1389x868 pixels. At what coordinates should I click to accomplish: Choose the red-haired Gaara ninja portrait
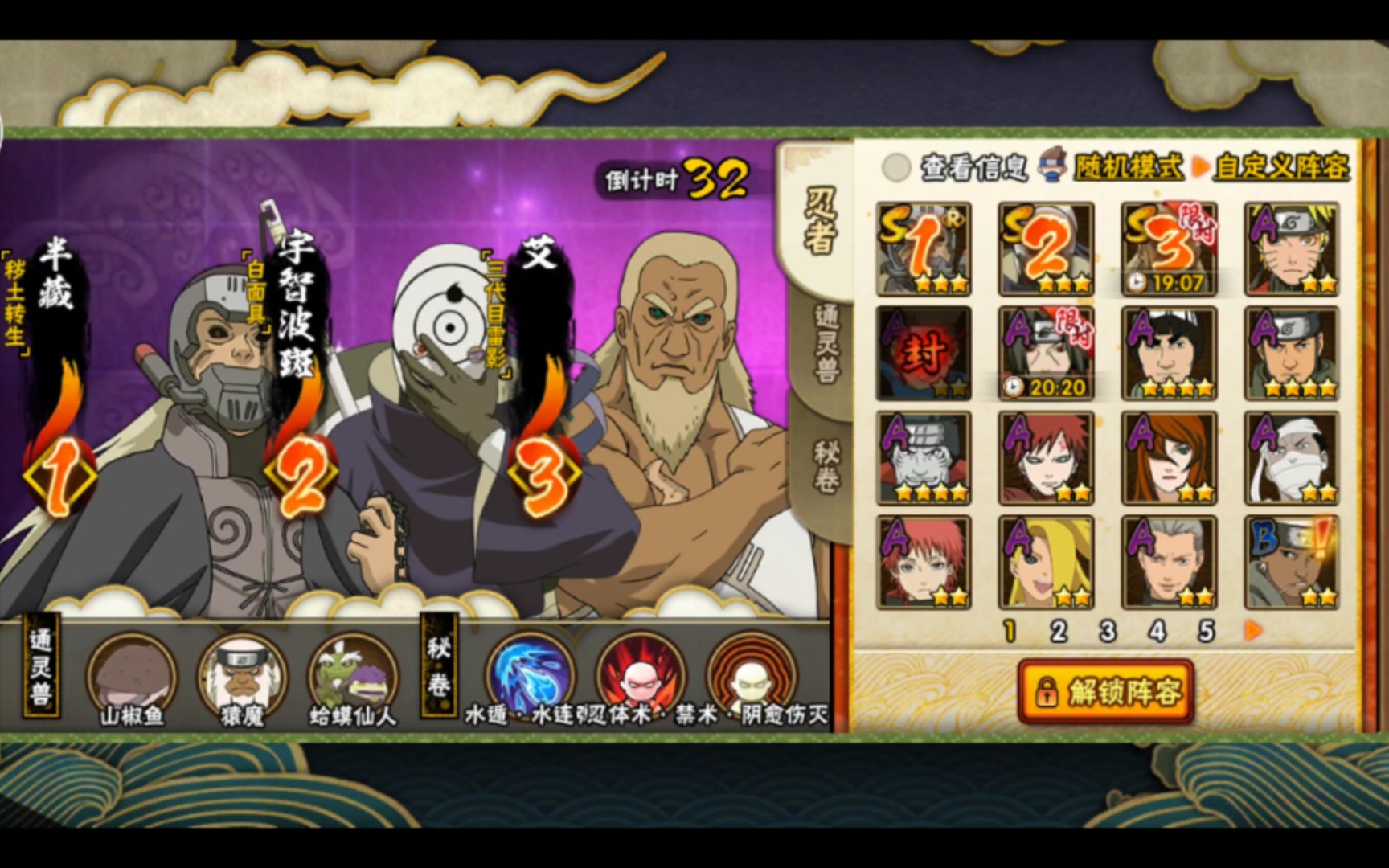tap(1046, 458)
